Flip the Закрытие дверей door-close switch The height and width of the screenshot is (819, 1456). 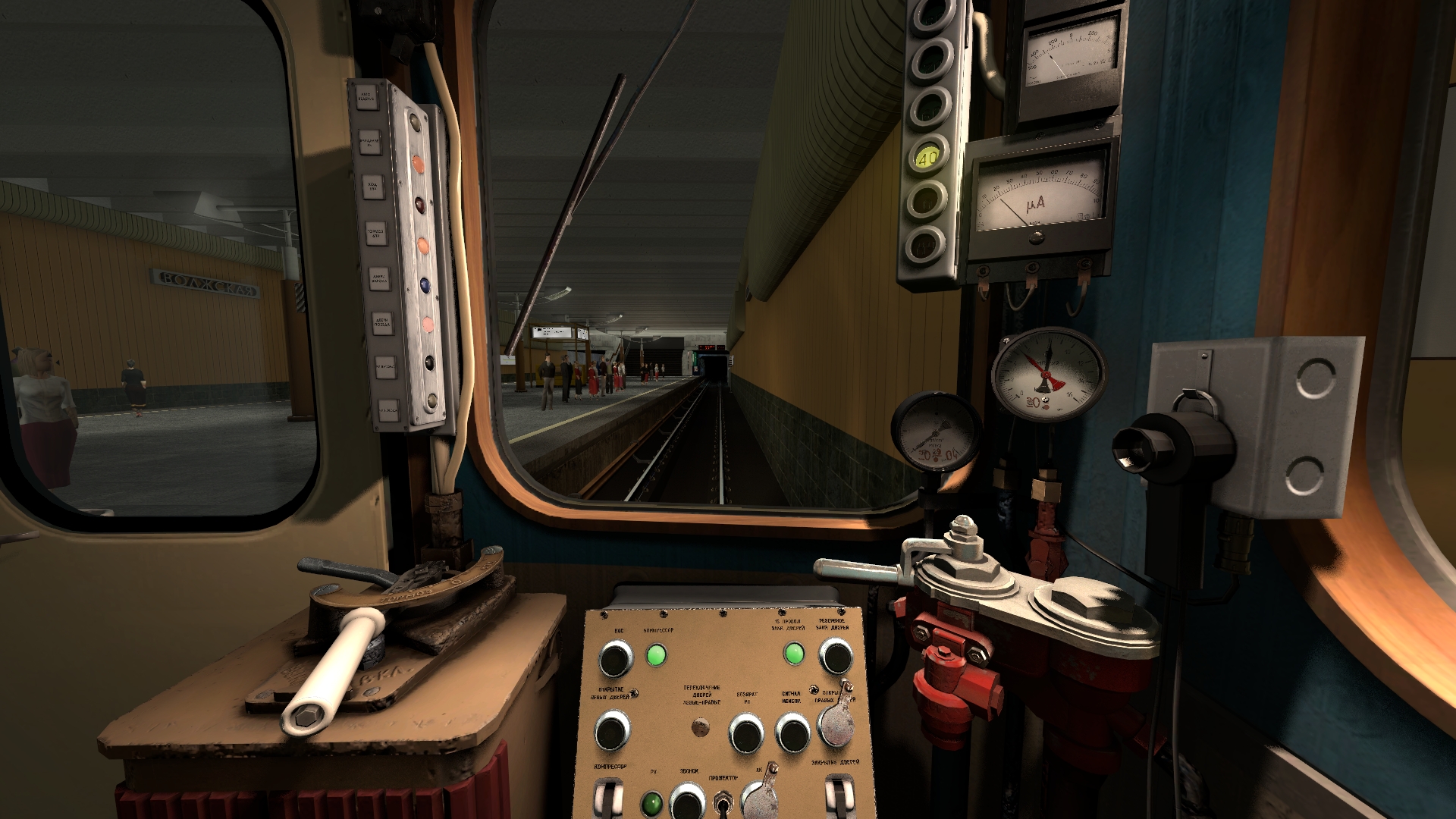click(838, 796)
